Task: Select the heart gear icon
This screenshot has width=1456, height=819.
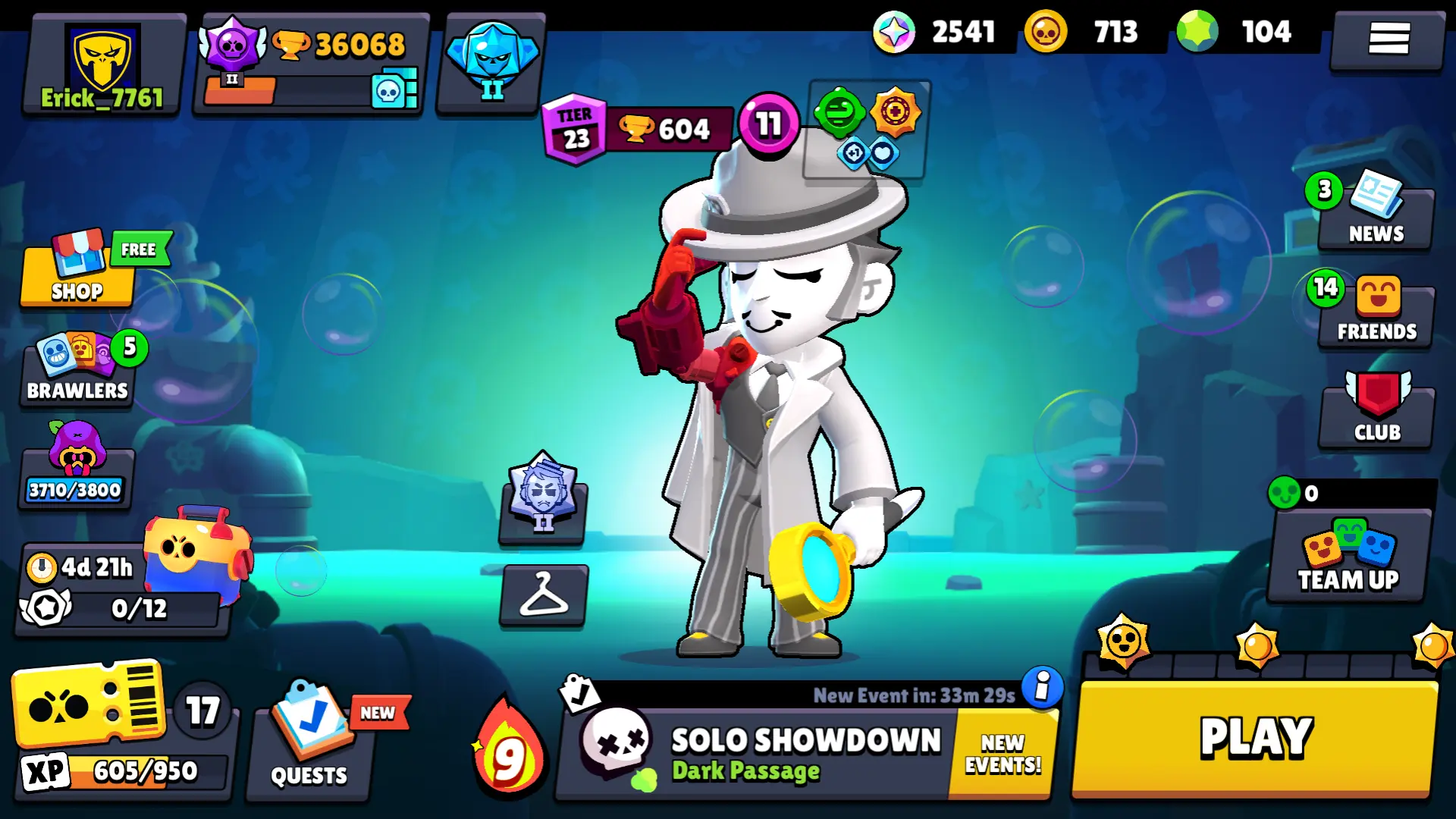Action: coord(884,152)
